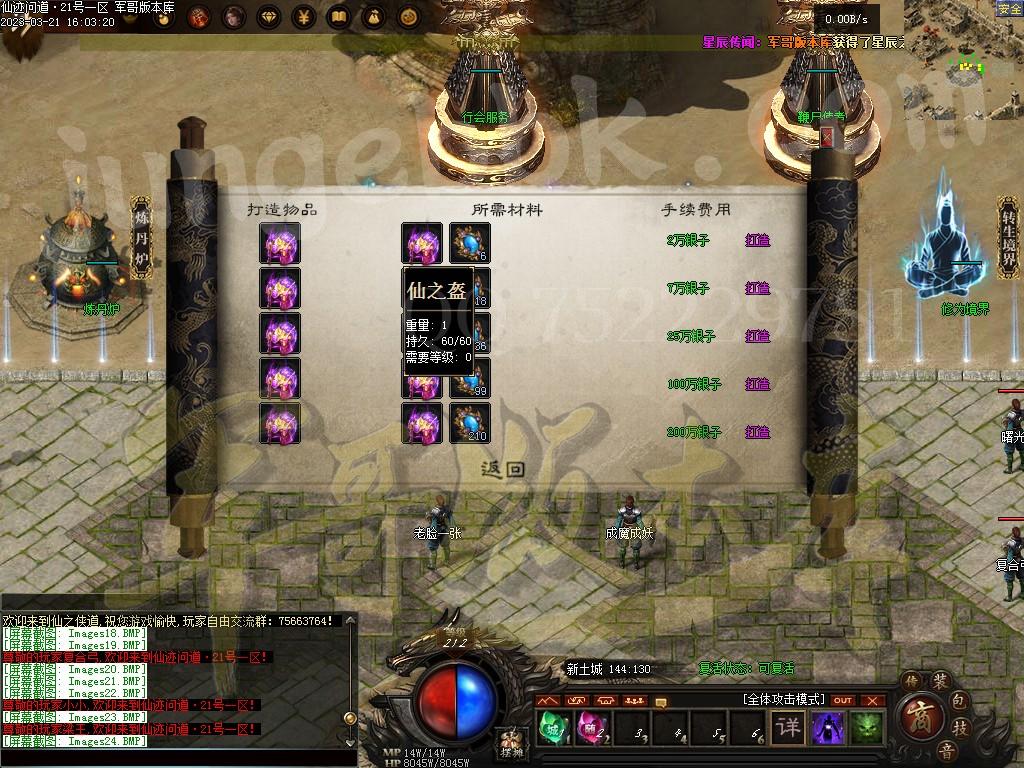
Task: Open the diamond icon in the top bar
Action: (269, 17)
